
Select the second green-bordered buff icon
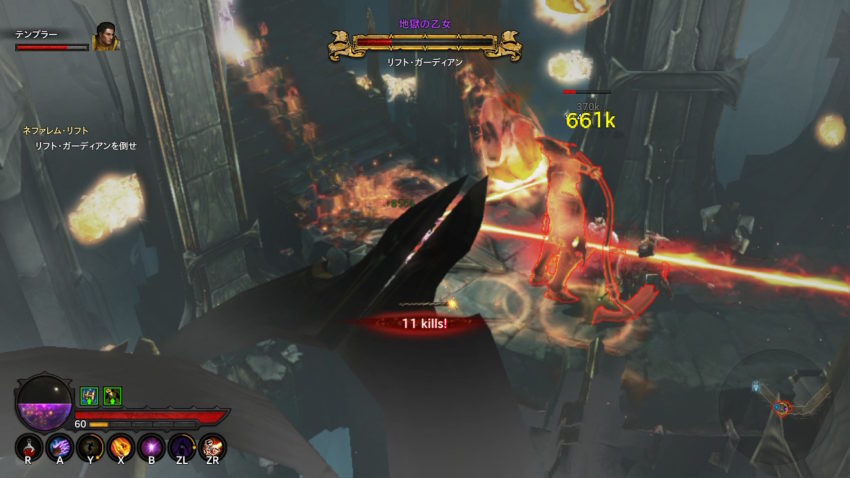coord(111,396)
